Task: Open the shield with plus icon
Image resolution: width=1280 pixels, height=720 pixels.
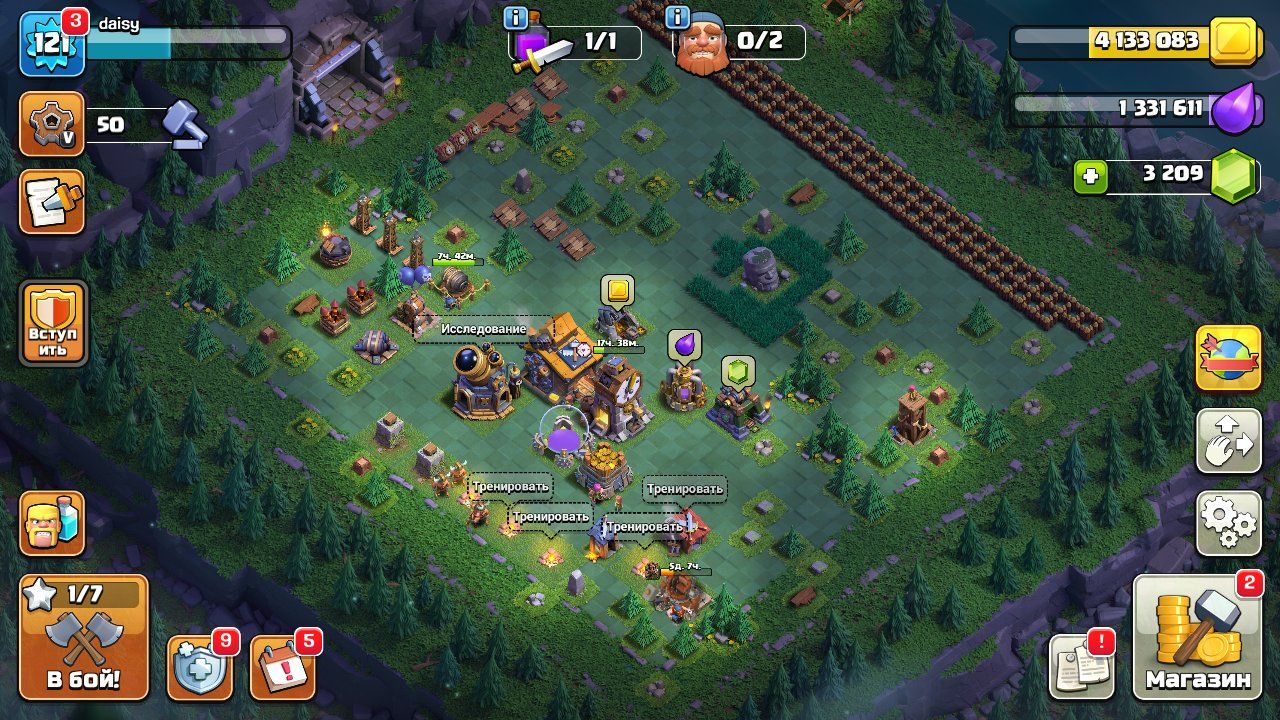Action: pyautogui.click(x=199, y=667)
